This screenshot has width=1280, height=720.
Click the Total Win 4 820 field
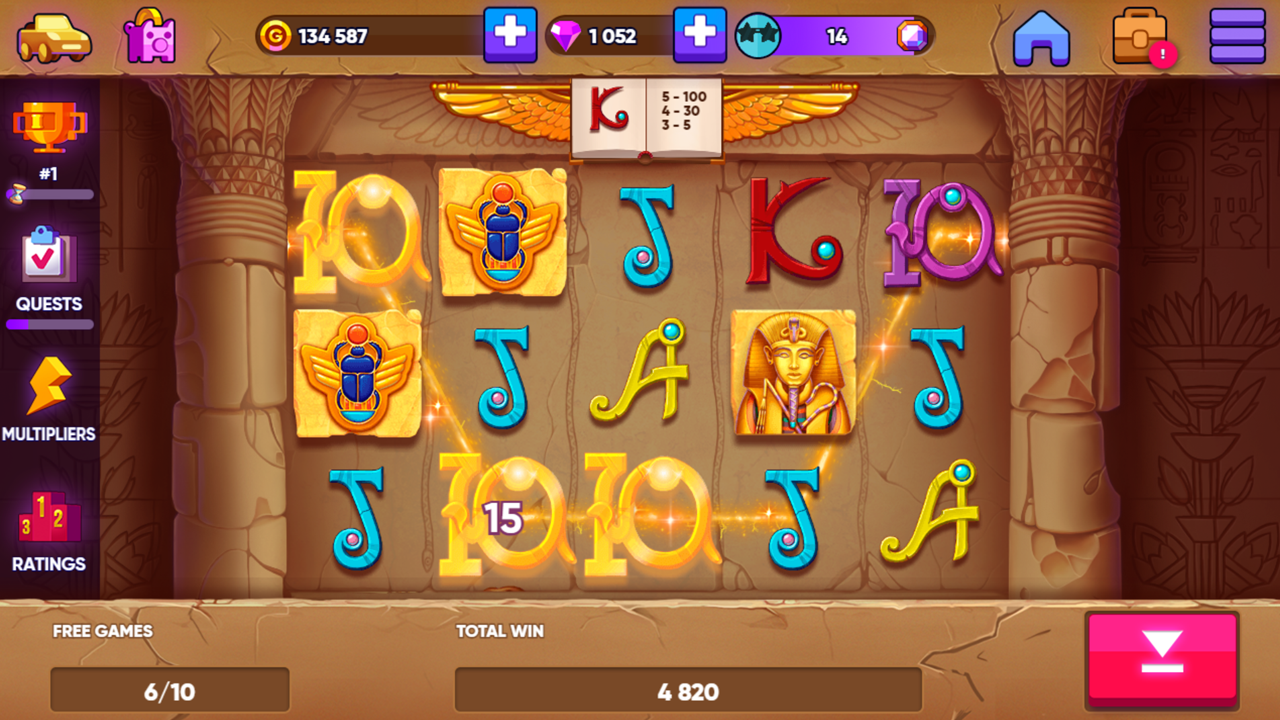[x=689, y=690]
